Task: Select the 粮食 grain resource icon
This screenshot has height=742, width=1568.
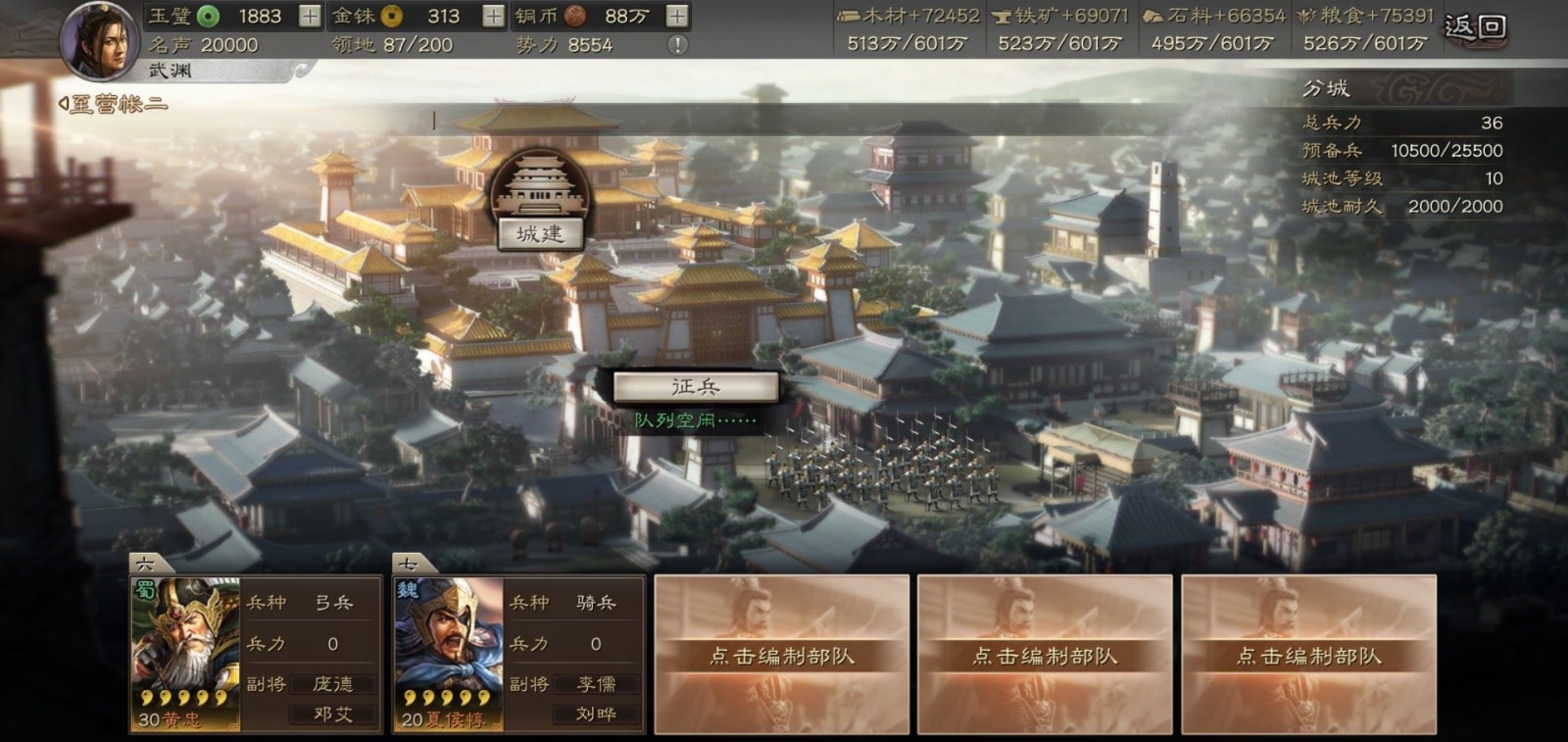Action: pyautogui.click(x=1304, y=16)
